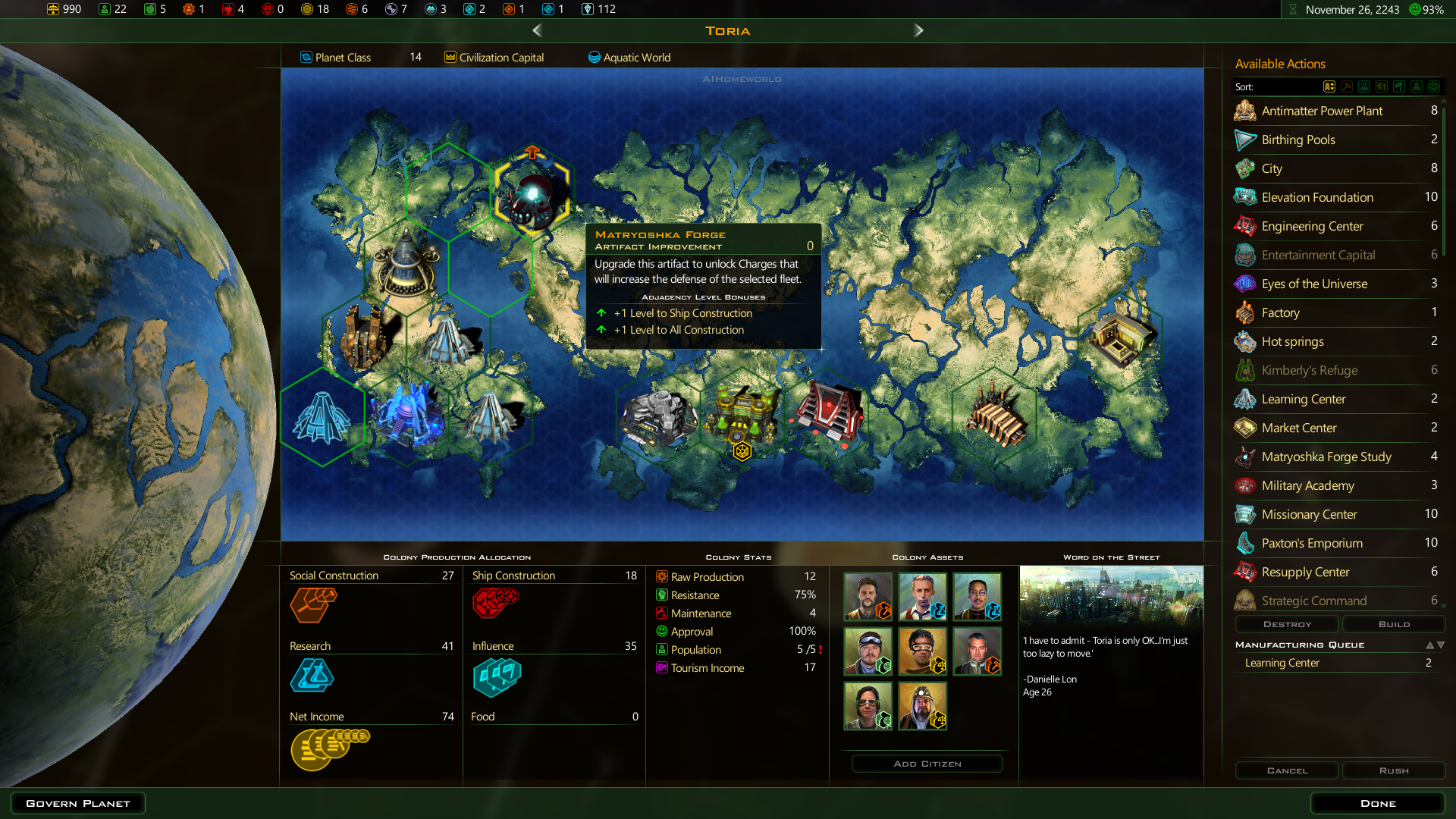Viewport: 1456px width, 819px height.
Task: Sort available actions alphabetically
Action: (x=1329, y=86)
